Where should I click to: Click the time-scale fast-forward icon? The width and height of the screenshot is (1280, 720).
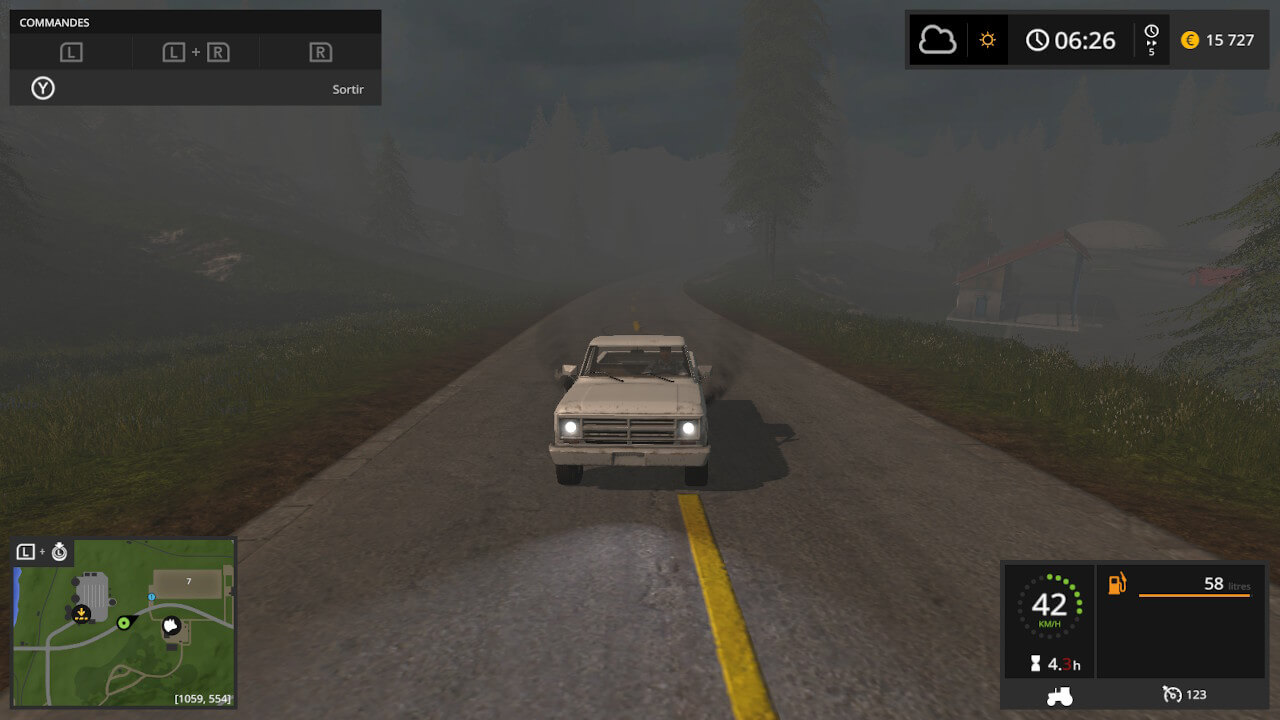coord(1151,40)
